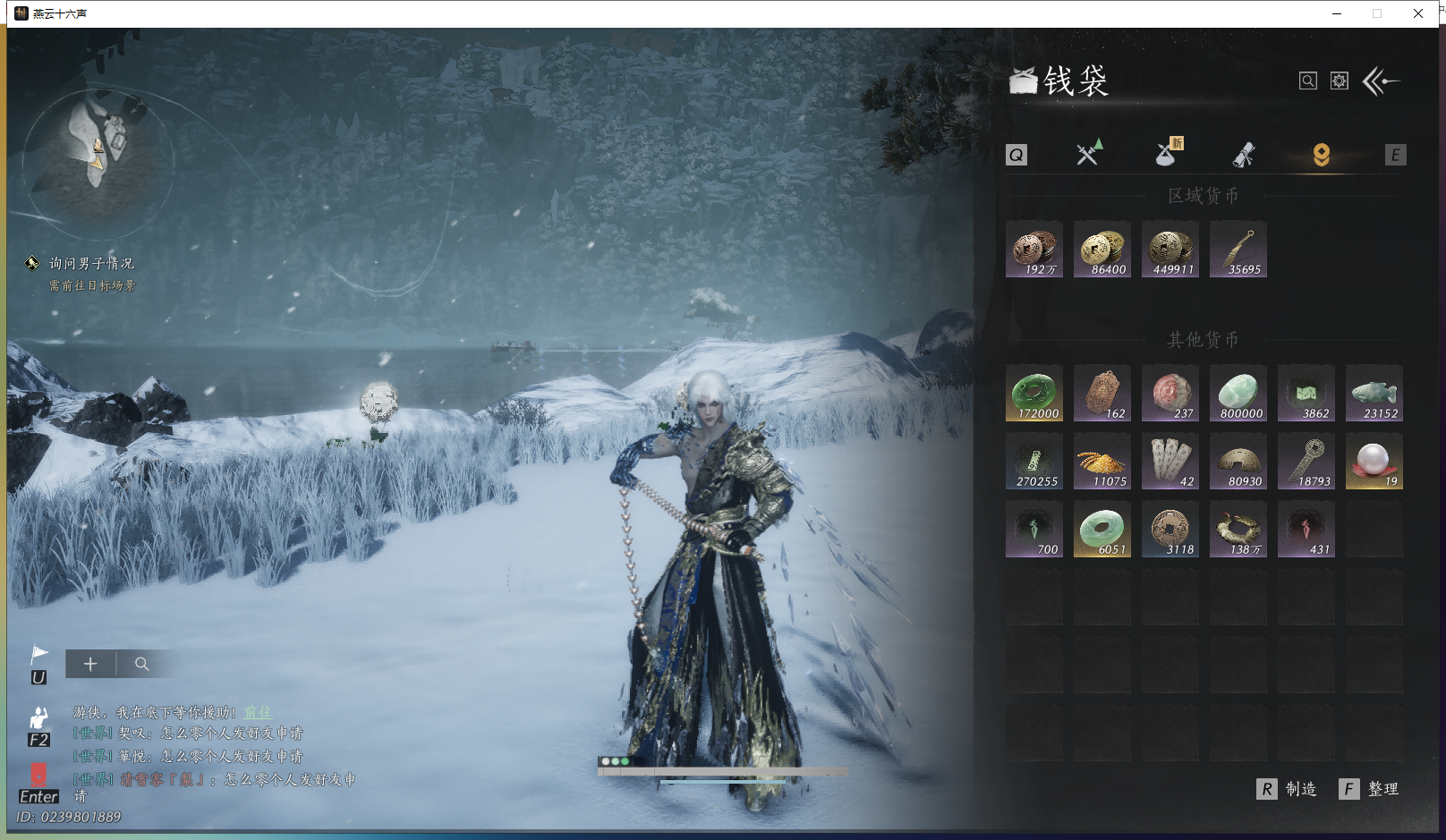Select the gold coin slot showing 86400
Image resolution: width=1446 pixels, height=840 pixels.
point(1102,250)
